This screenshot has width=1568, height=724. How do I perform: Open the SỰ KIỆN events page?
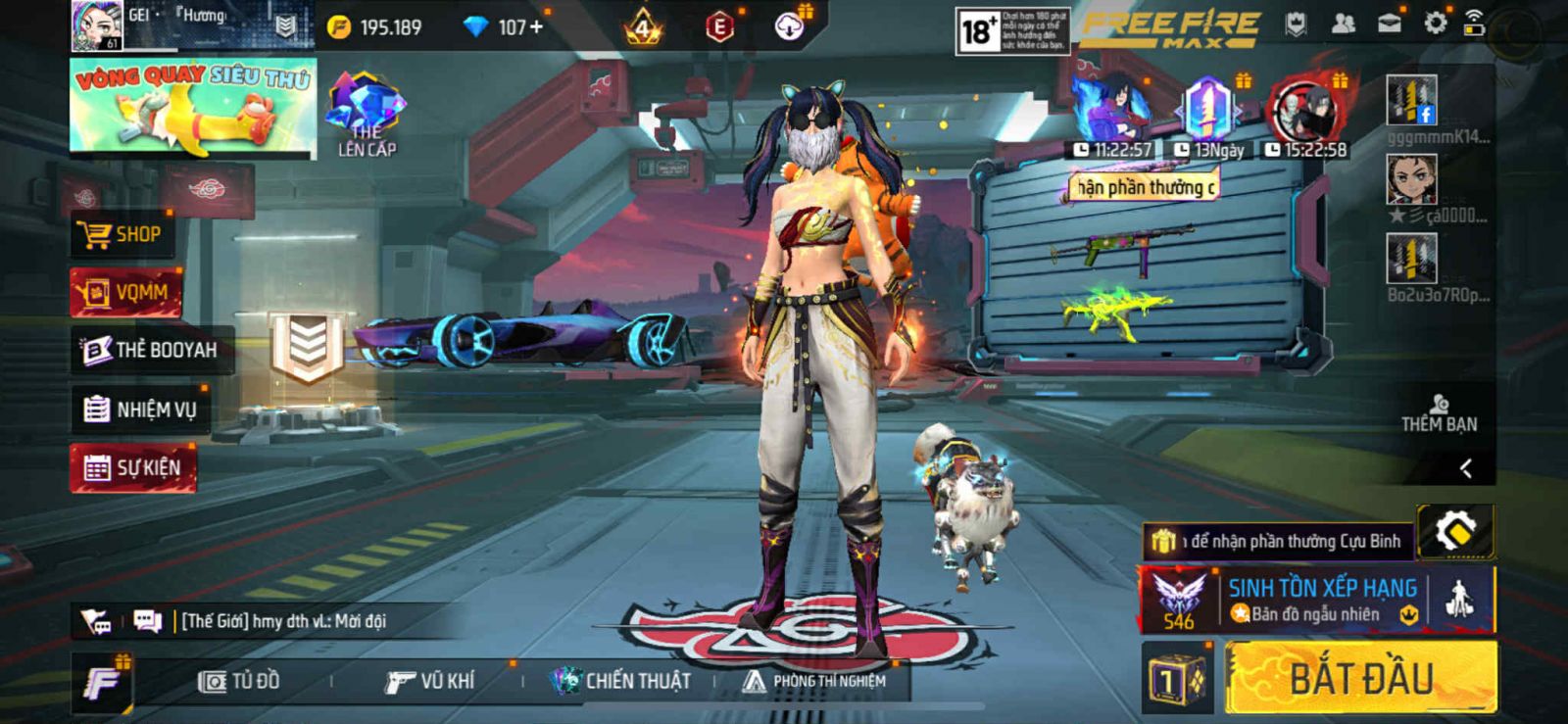tap(133, 468)
